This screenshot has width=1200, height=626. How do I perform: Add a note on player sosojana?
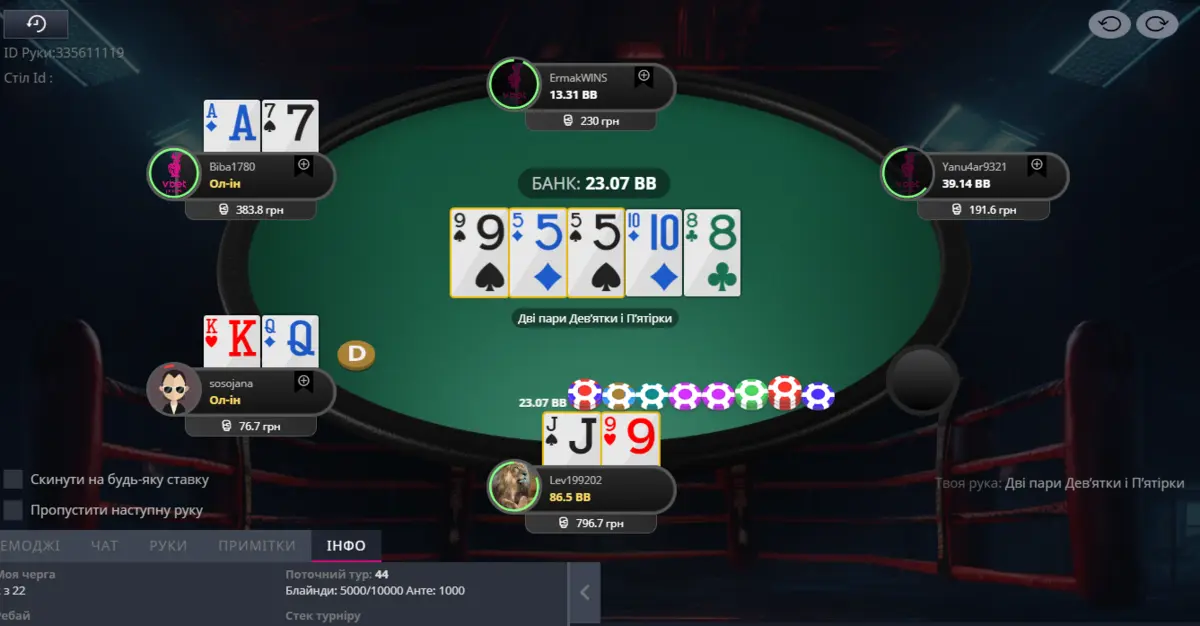304,382
